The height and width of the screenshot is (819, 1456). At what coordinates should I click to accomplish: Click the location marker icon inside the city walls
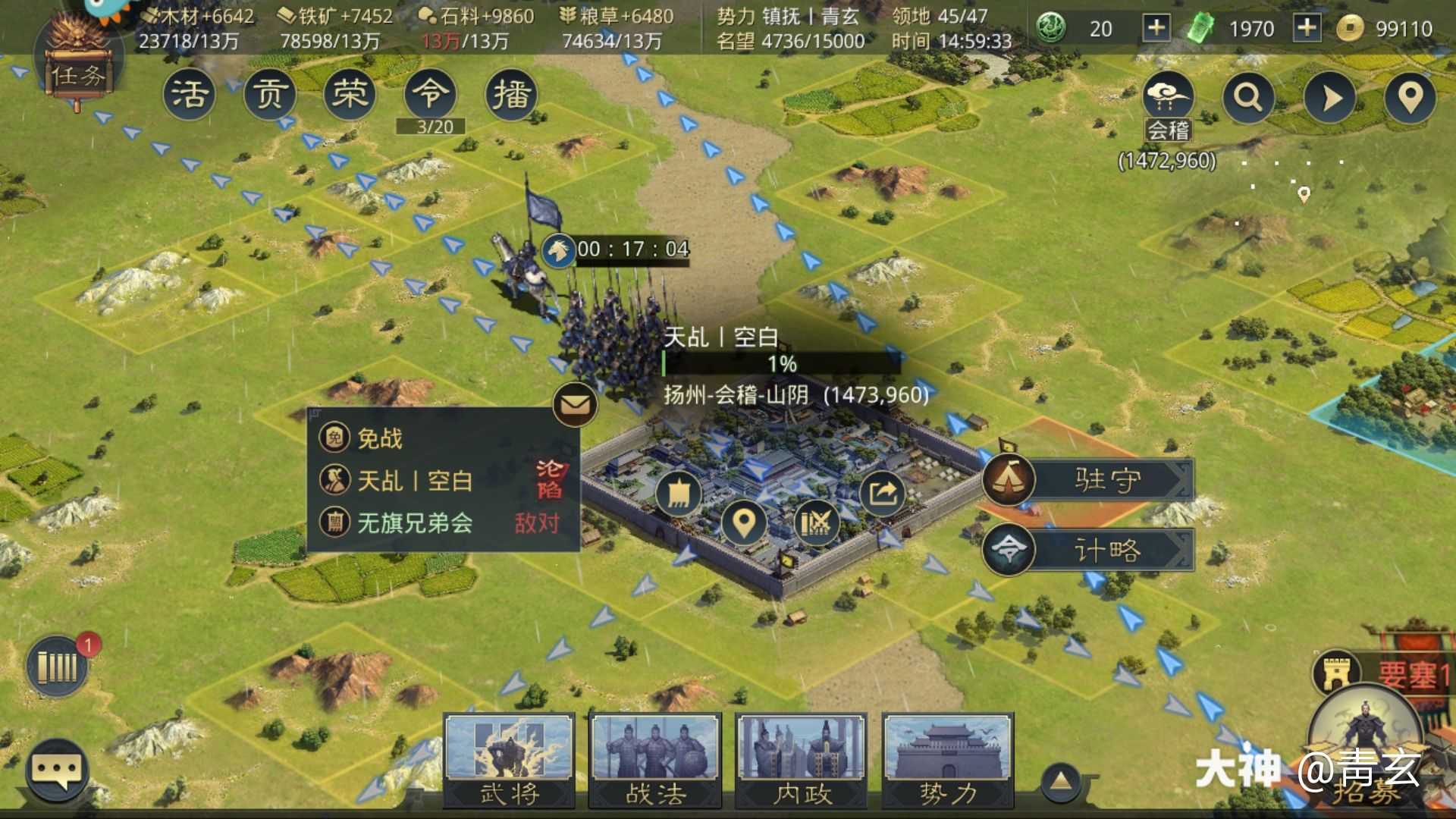743,523
